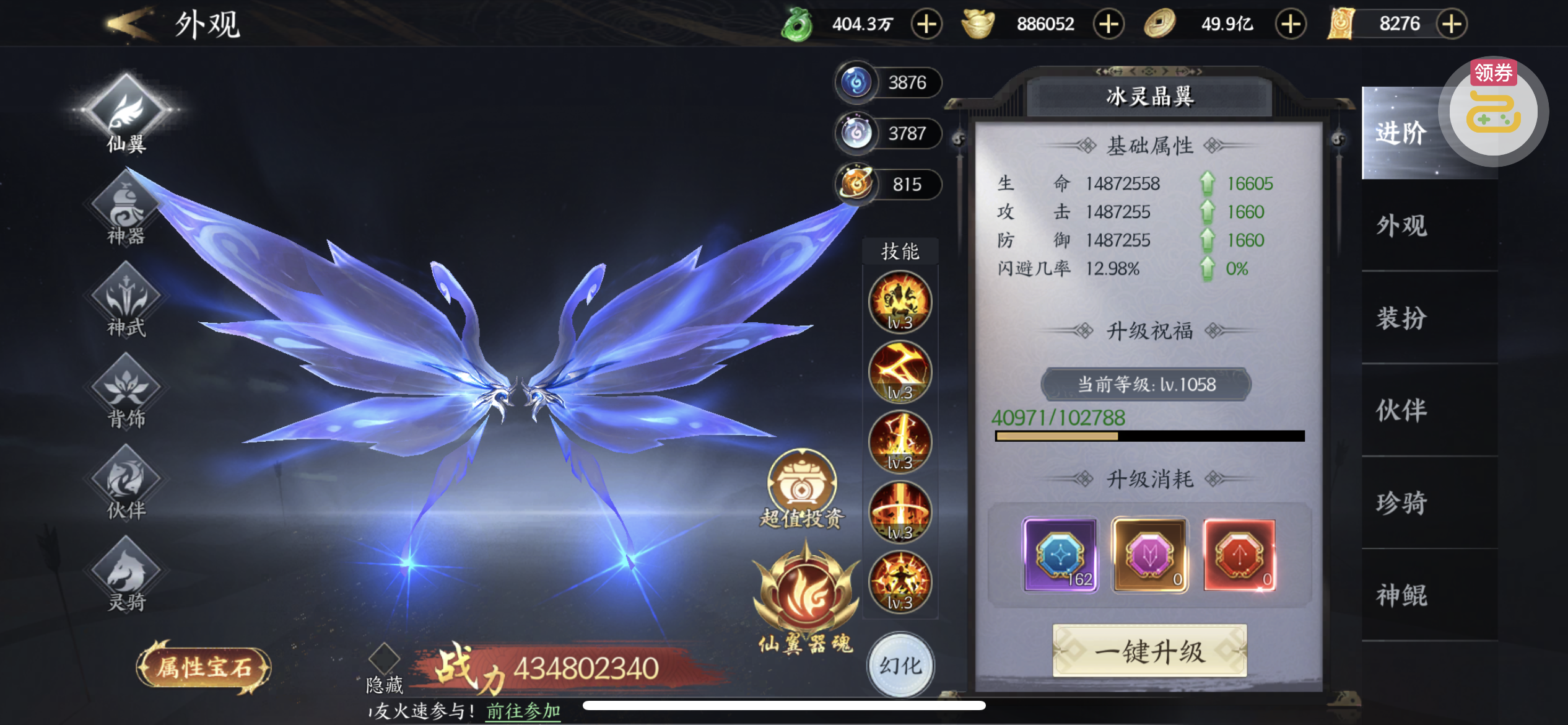Go back using the arrow beside 外观
Screen dimensions: 1568x725
(129, 24)
